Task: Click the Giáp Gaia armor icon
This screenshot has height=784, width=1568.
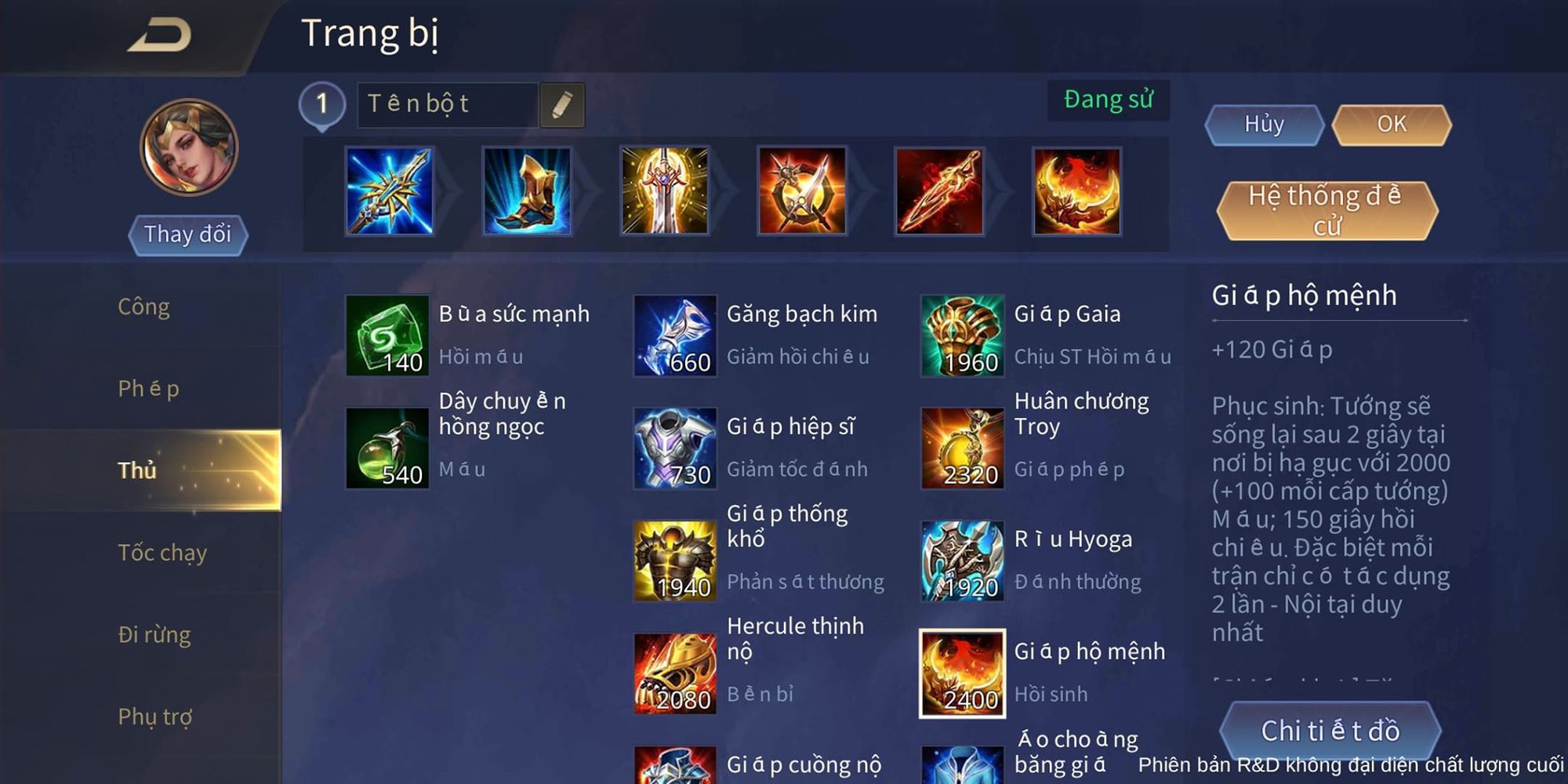Action: point(962,336)
